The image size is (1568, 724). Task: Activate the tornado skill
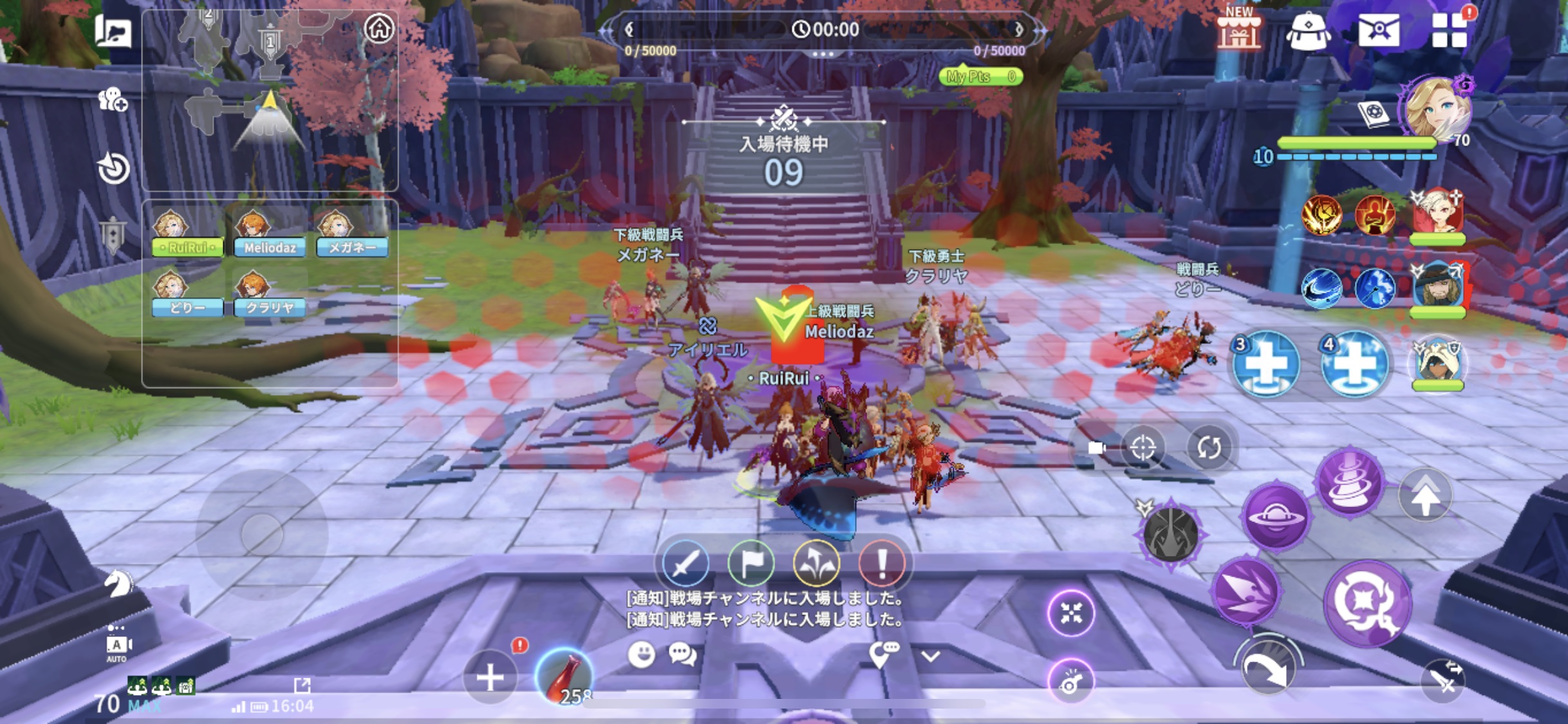(1350, 481)
